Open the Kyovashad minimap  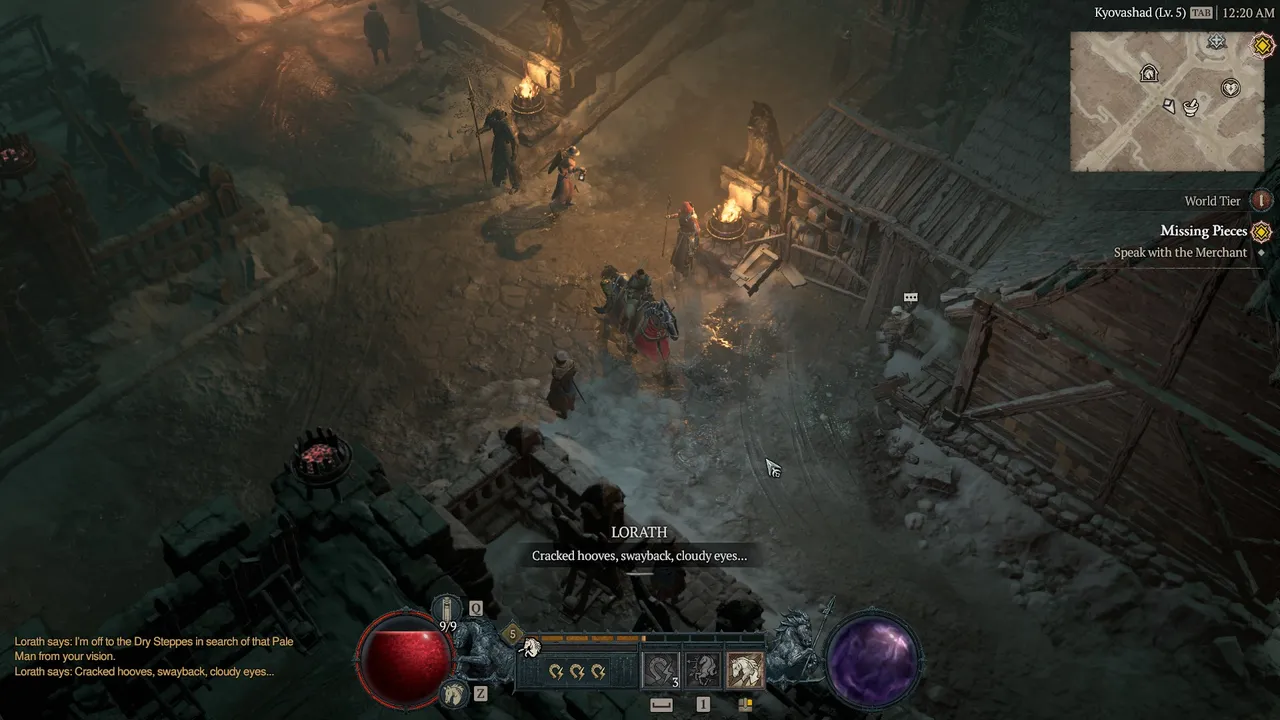click(1158, 101)
